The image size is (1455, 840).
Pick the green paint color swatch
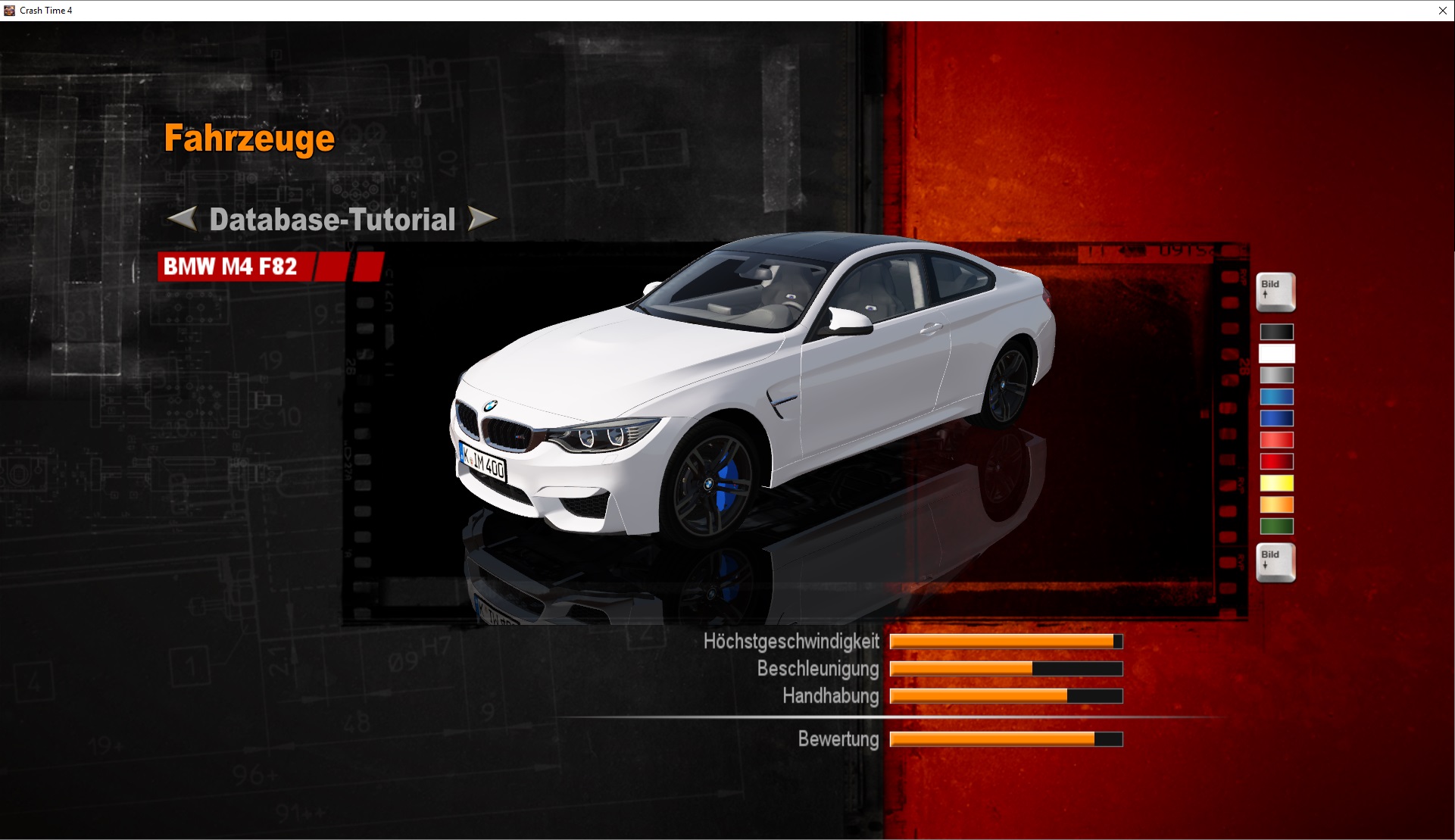coord(1276,526)
